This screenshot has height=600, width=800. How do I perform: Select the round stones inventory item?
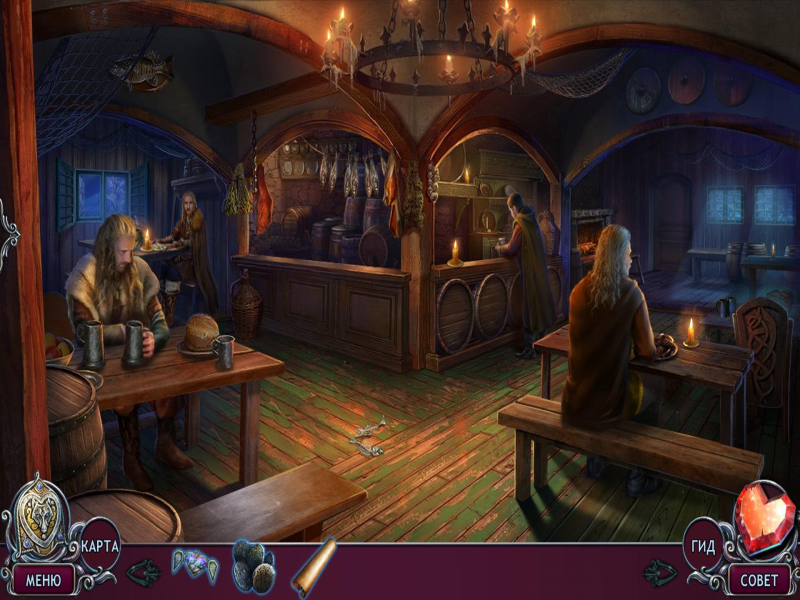click(x=254, y=567)
